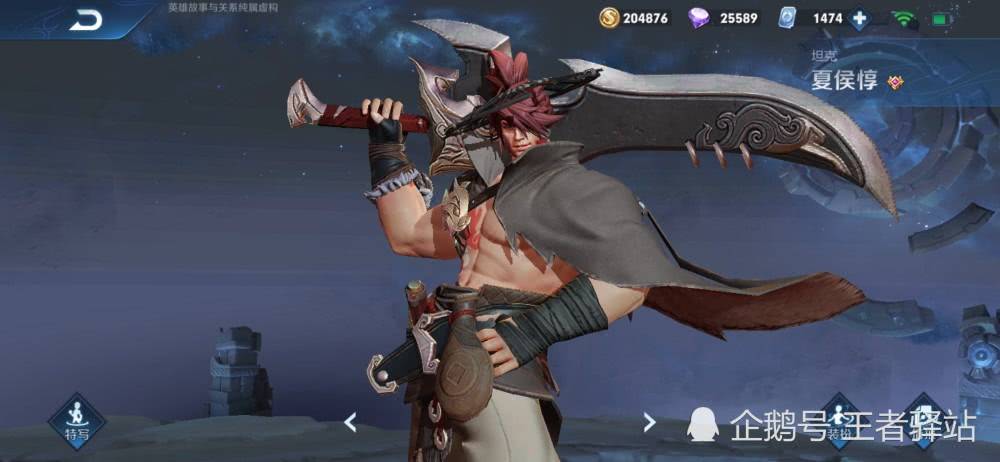
Task: Tap the blue voucher card icon
Action: 791,18
